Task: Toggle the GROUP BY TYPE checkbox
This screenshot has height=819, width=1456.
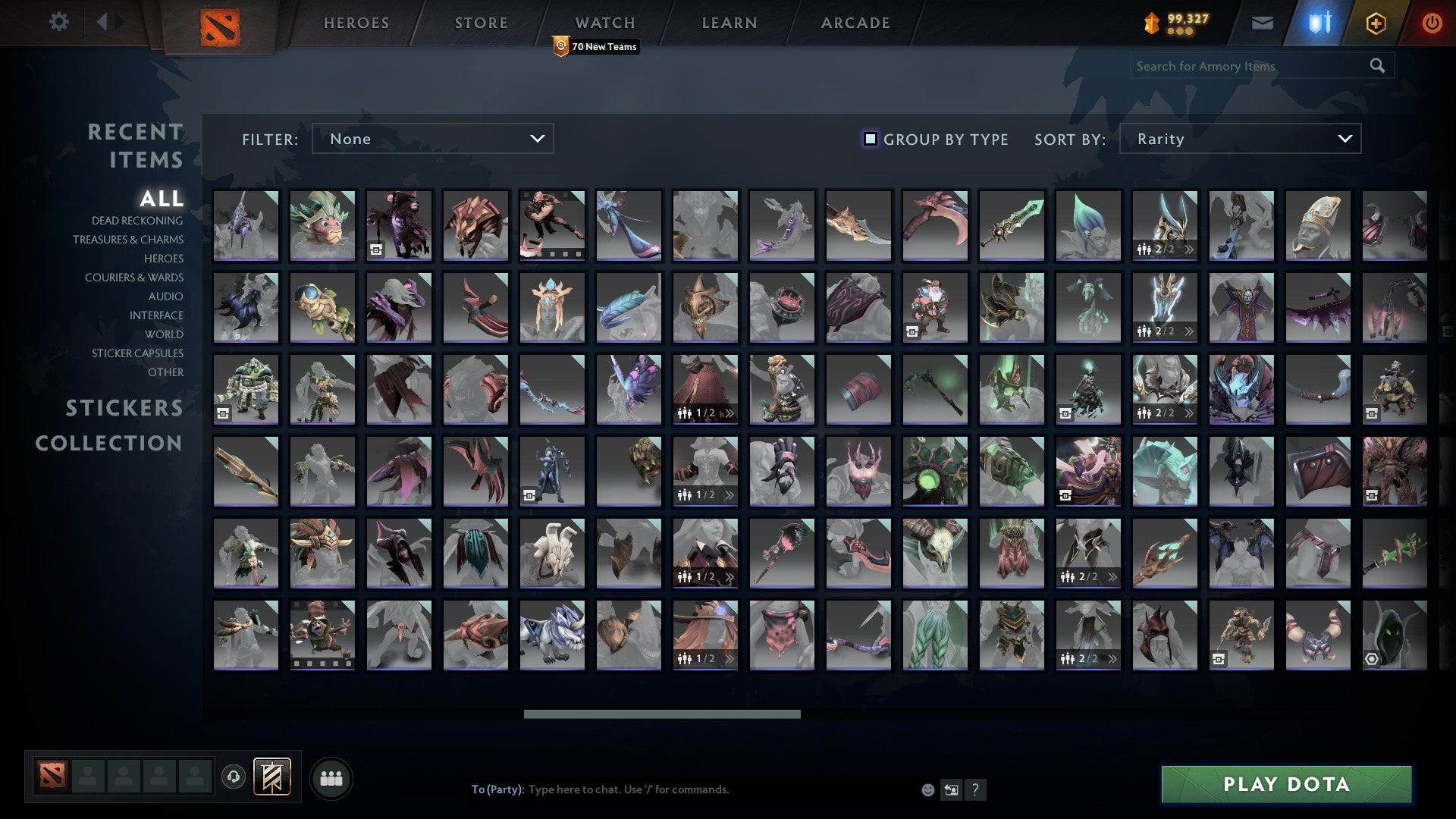Action: (869, 139)
